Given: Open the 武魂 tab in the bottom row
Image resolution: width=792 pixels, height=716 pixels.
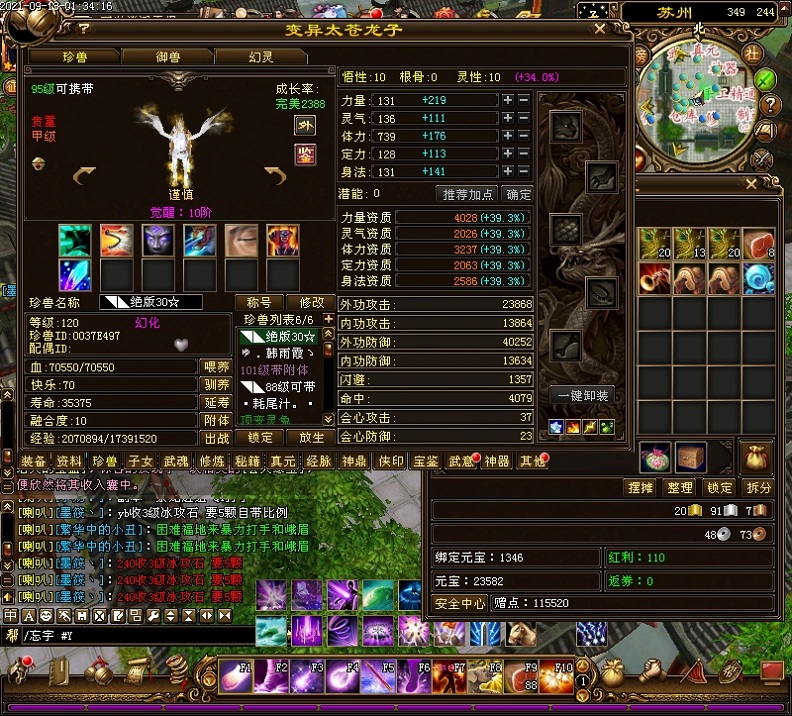Looking at the screenshot, I should 177,461.
